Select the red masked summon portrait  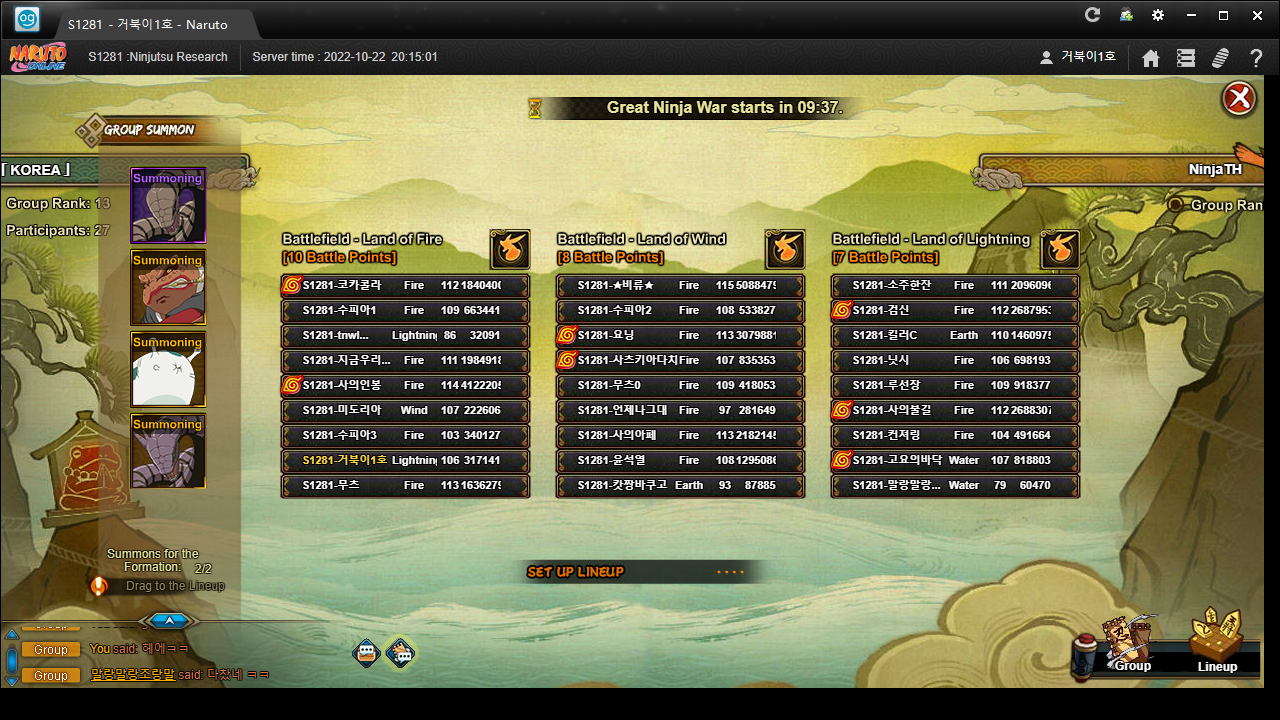tap(168, 288)
